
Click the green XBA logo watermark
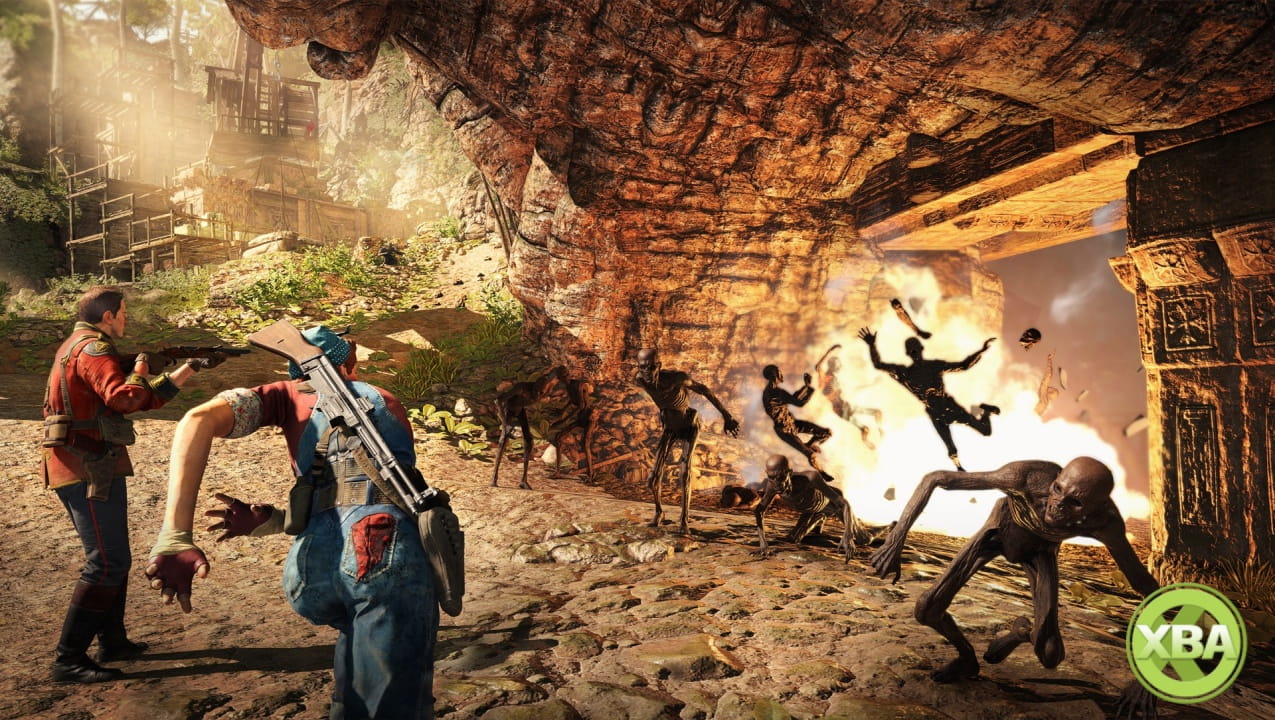tap(1186, 643)
